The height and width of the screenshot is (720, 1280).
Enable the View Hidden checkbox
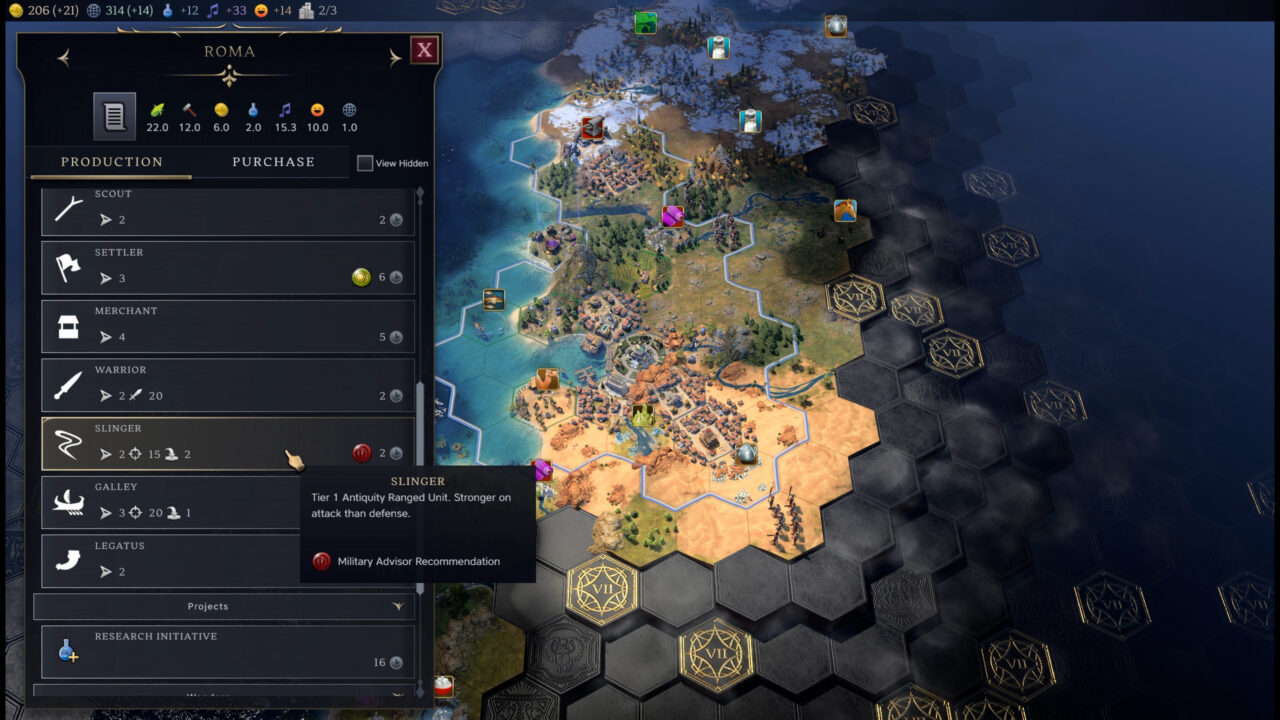point(365,162)
